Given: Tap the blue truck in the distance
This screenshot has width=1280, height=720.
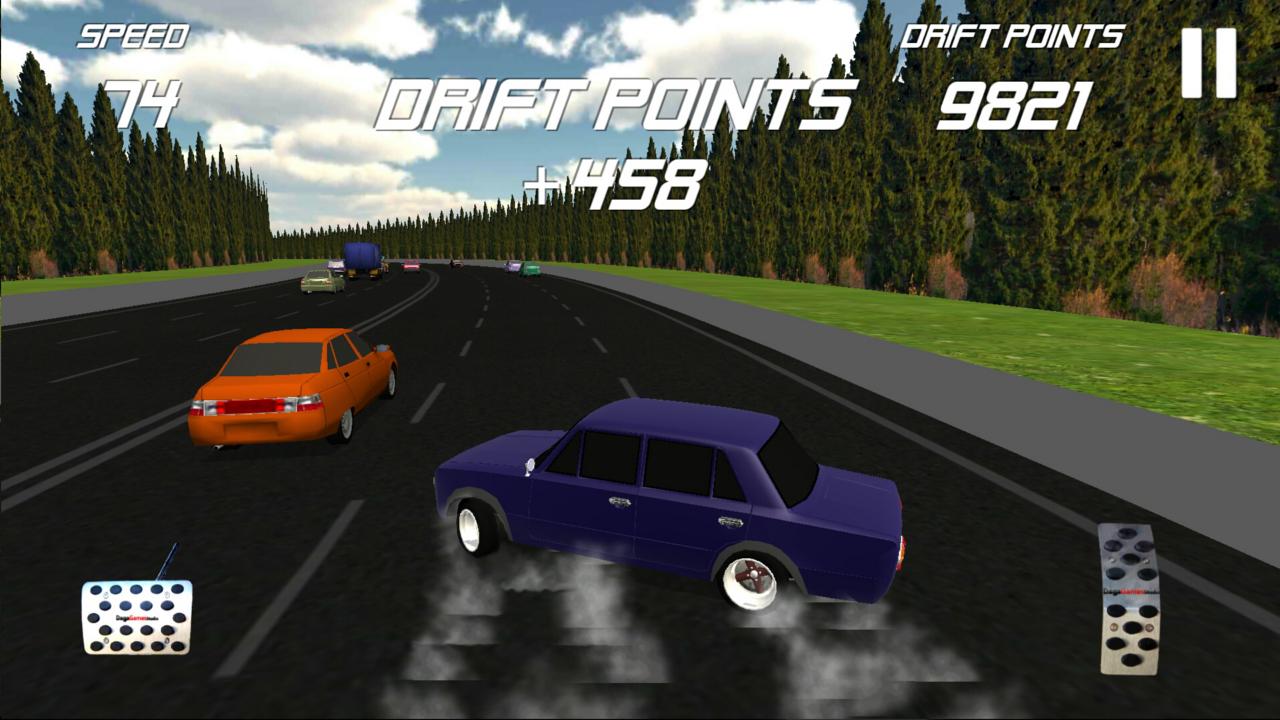Looking at the screenshot, I should point(362,258).
